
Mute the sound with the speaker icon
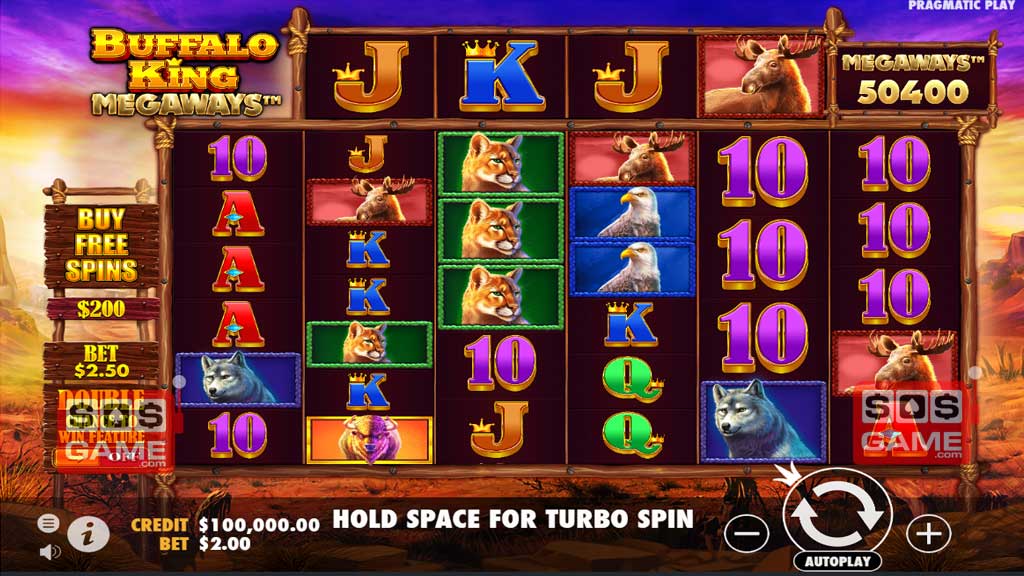(48, 550)
